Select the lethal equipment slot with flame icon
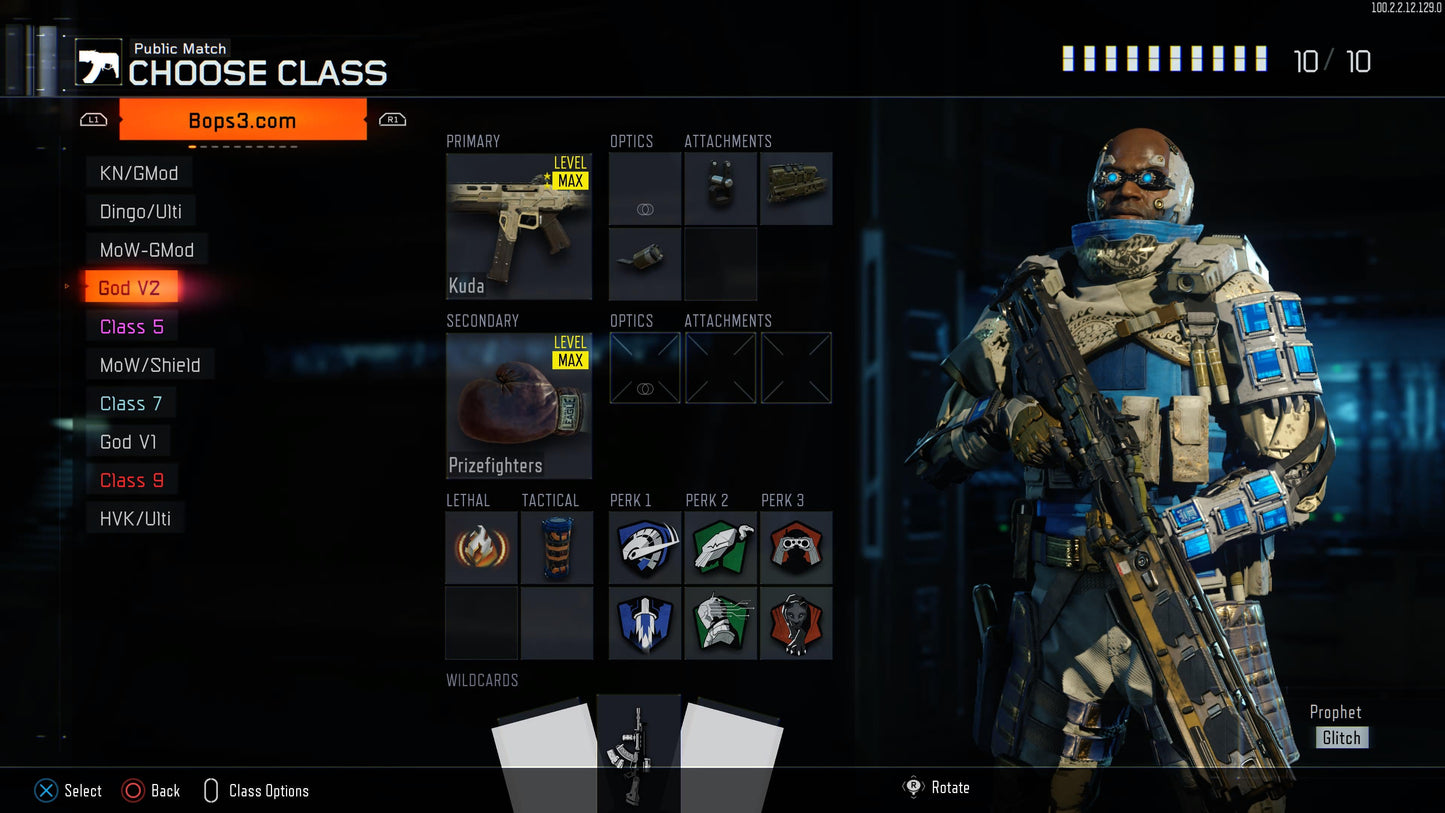1445x813 pixels. tap(481, 548)
